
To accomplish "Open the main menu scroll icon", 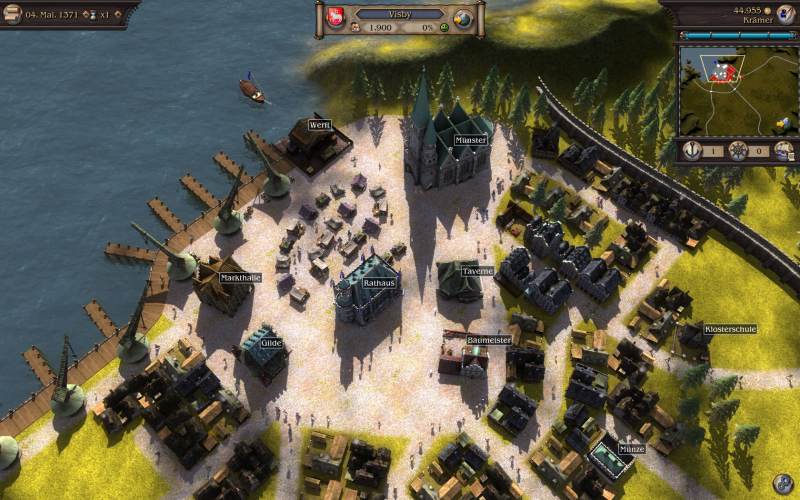I will (12, 13).
